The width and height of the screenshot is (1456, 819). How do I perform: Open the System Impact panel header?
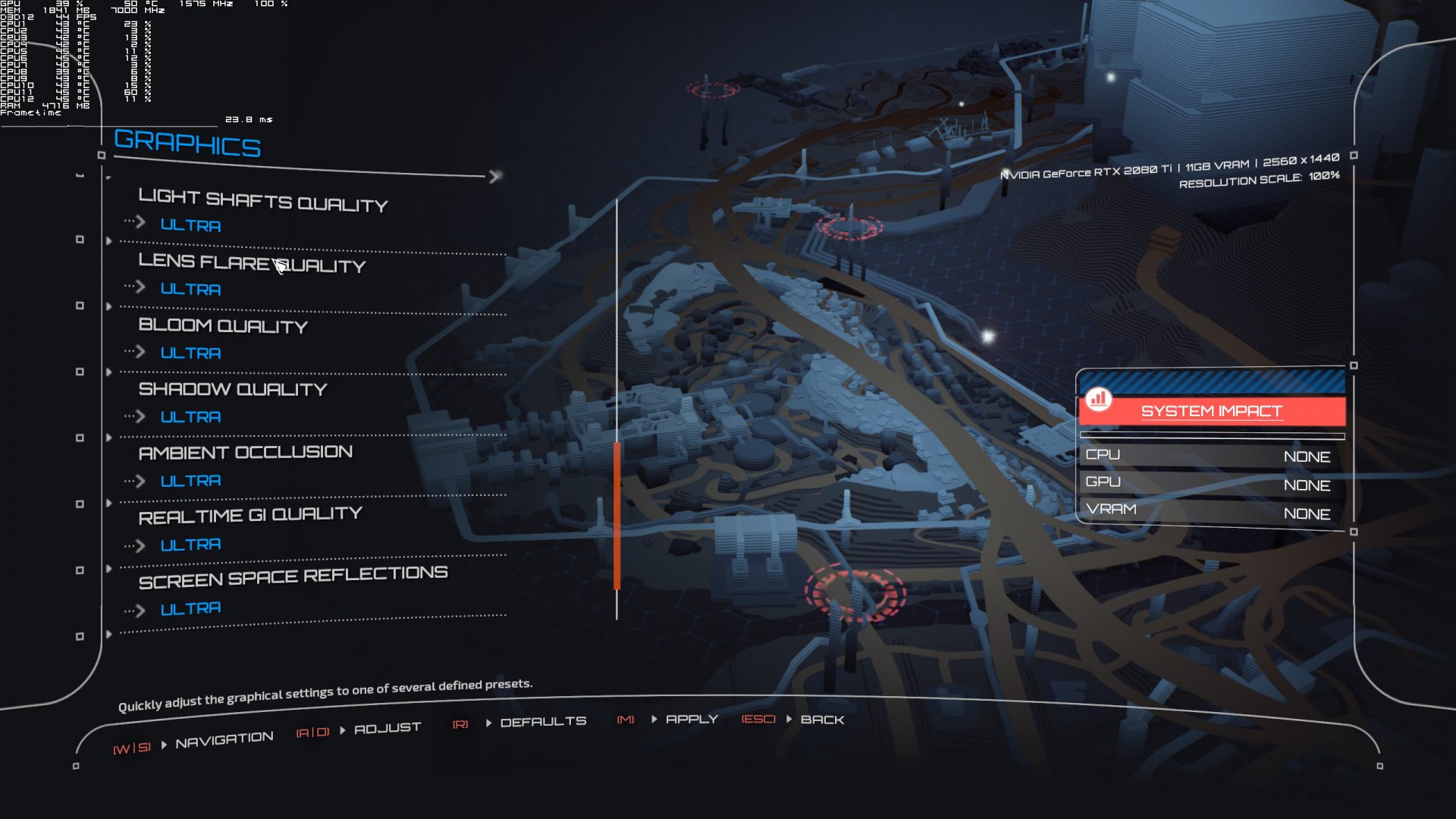point(1211,410)
